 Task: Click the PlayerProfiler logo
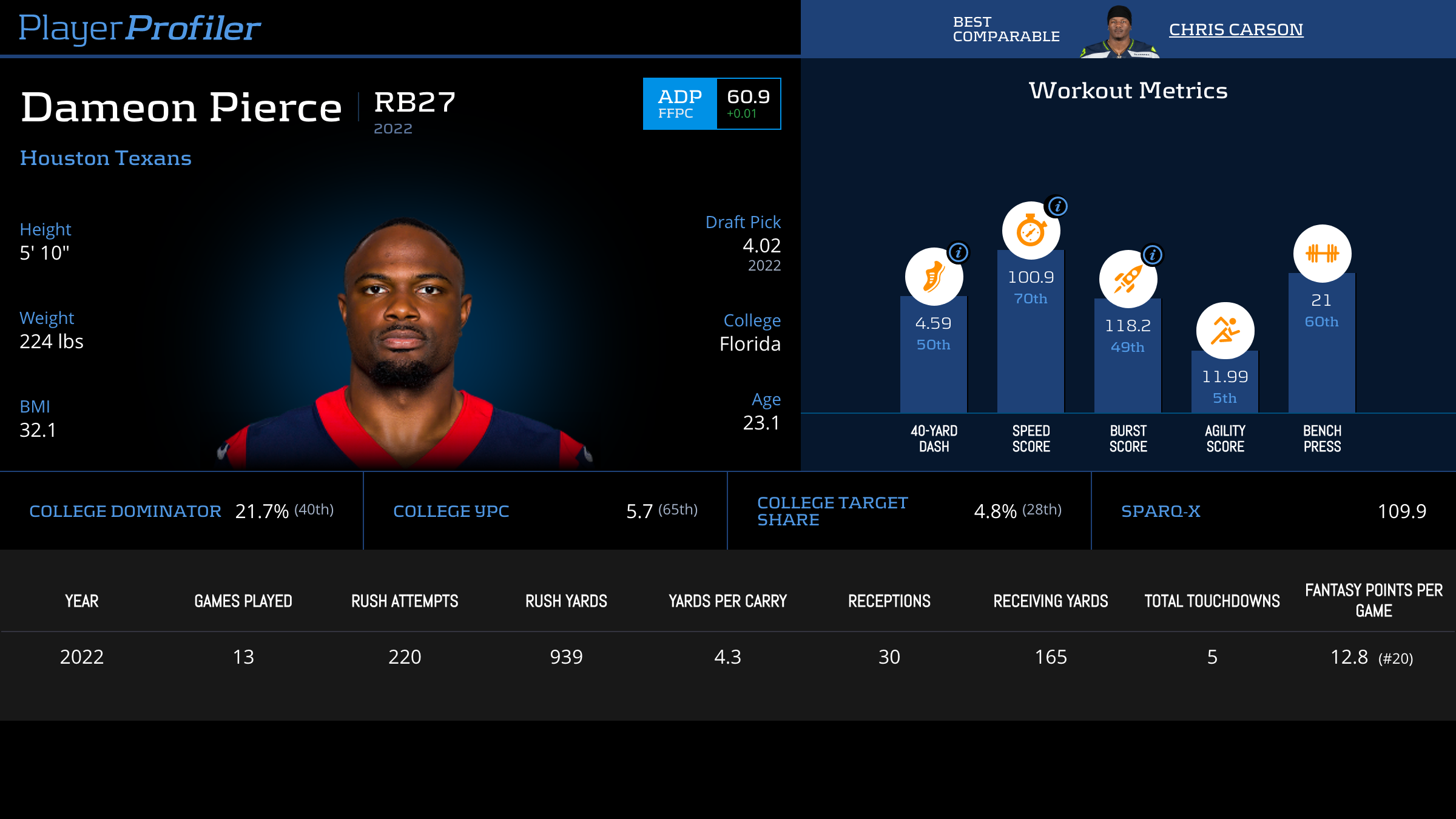pyautogui.click(x=140, y=29)
